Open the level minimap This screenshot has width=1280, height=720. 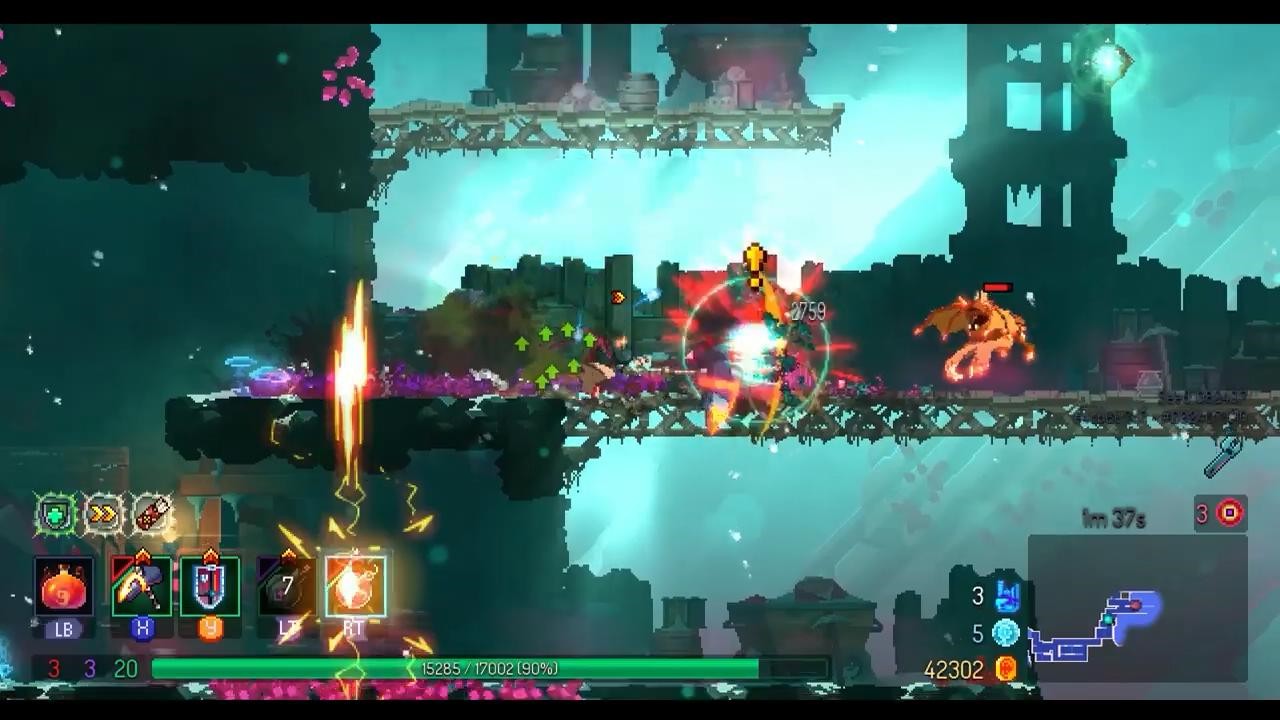coord(1137,608)
